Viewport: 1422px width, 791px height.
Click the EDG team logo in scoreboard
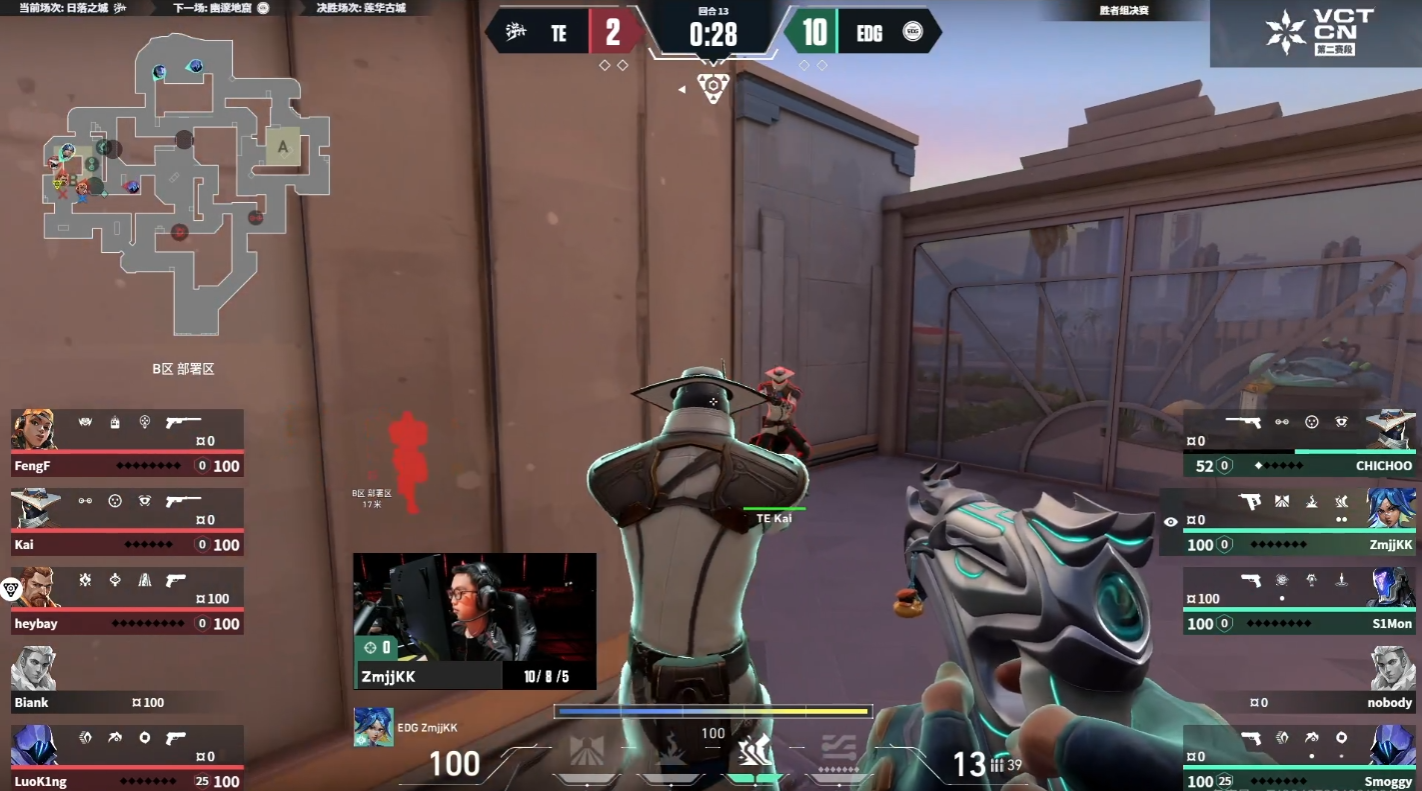pos(912,33)
